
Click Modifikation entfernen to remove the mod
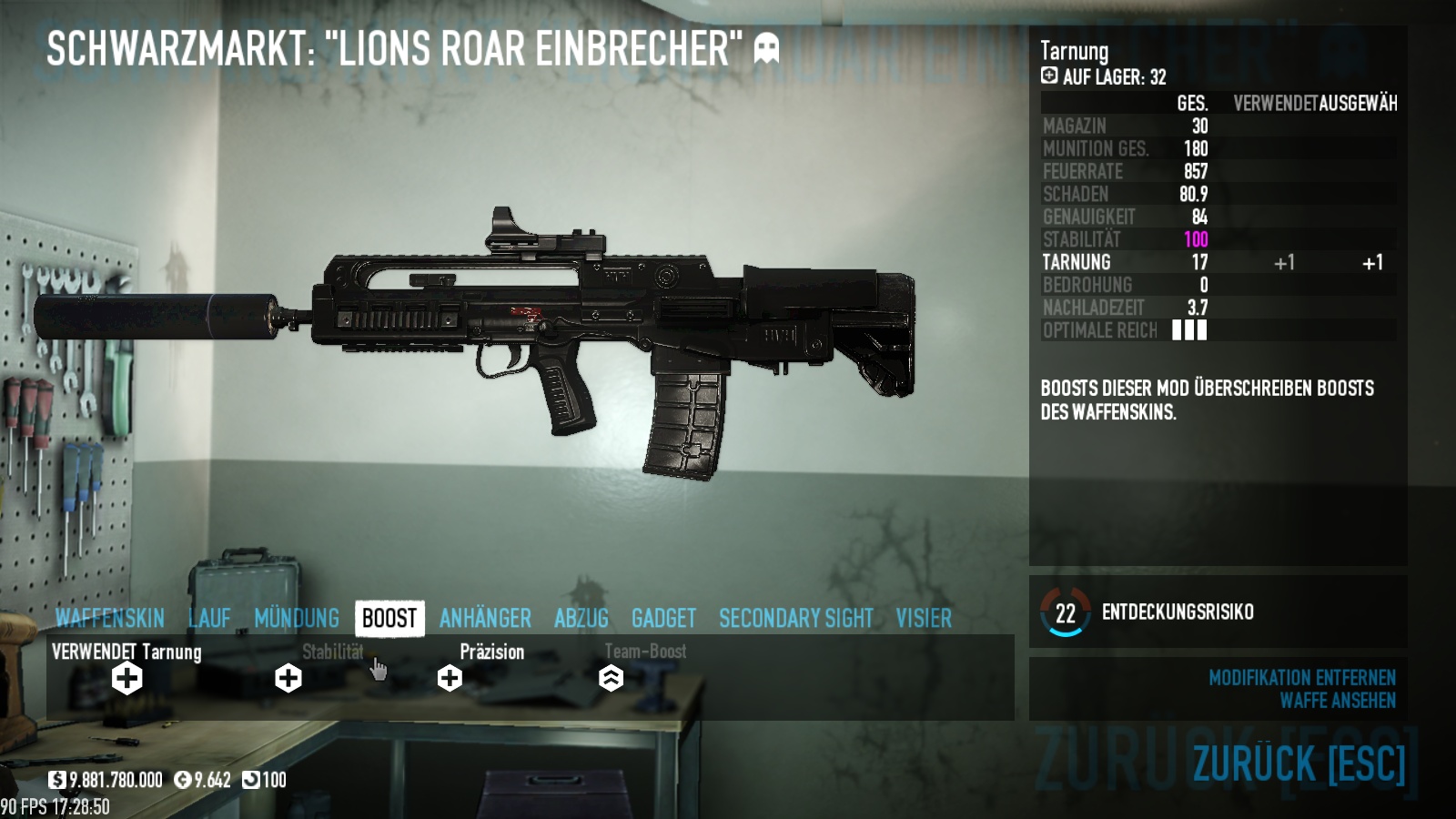[x=1301, y=678]
